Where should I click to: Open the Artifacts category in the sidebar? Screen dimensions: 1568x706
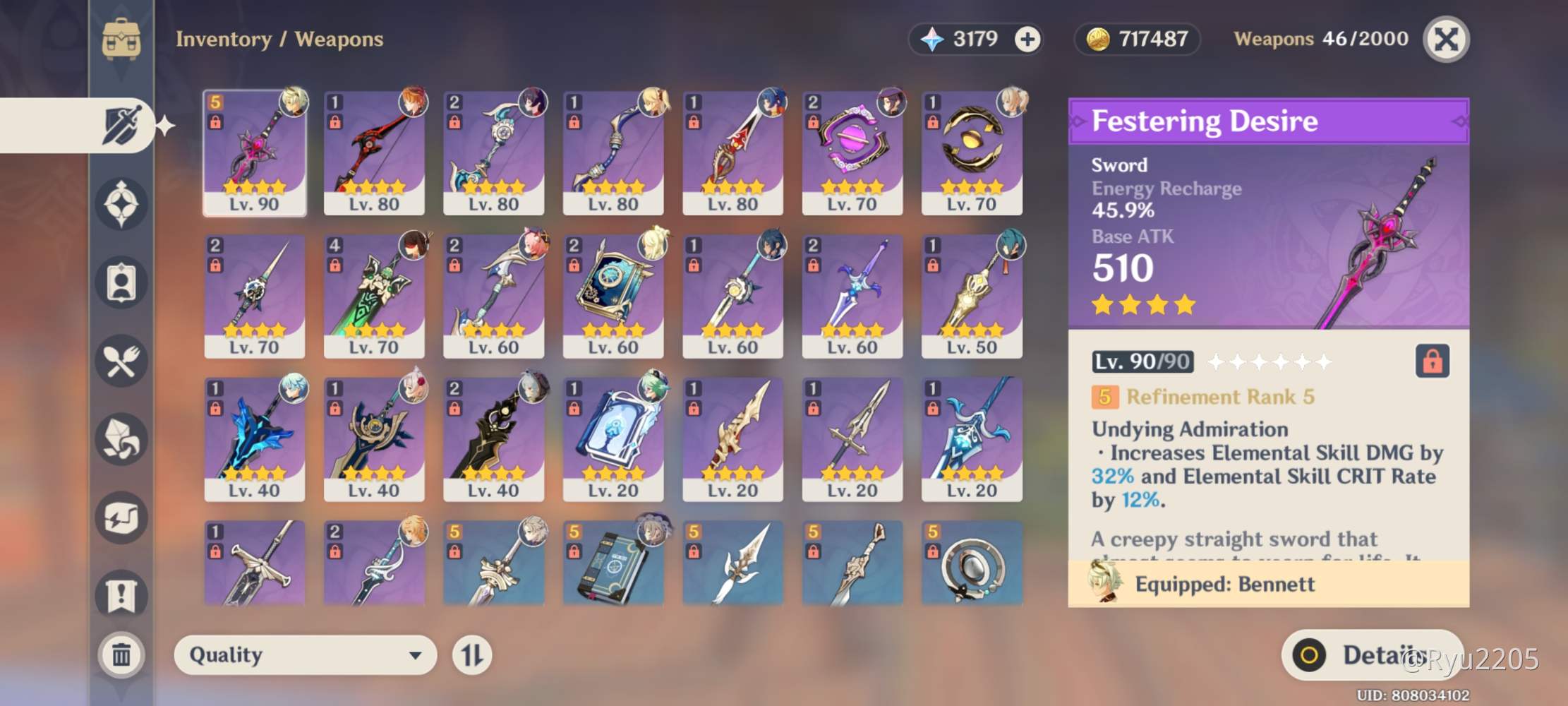tap(122, 205)
